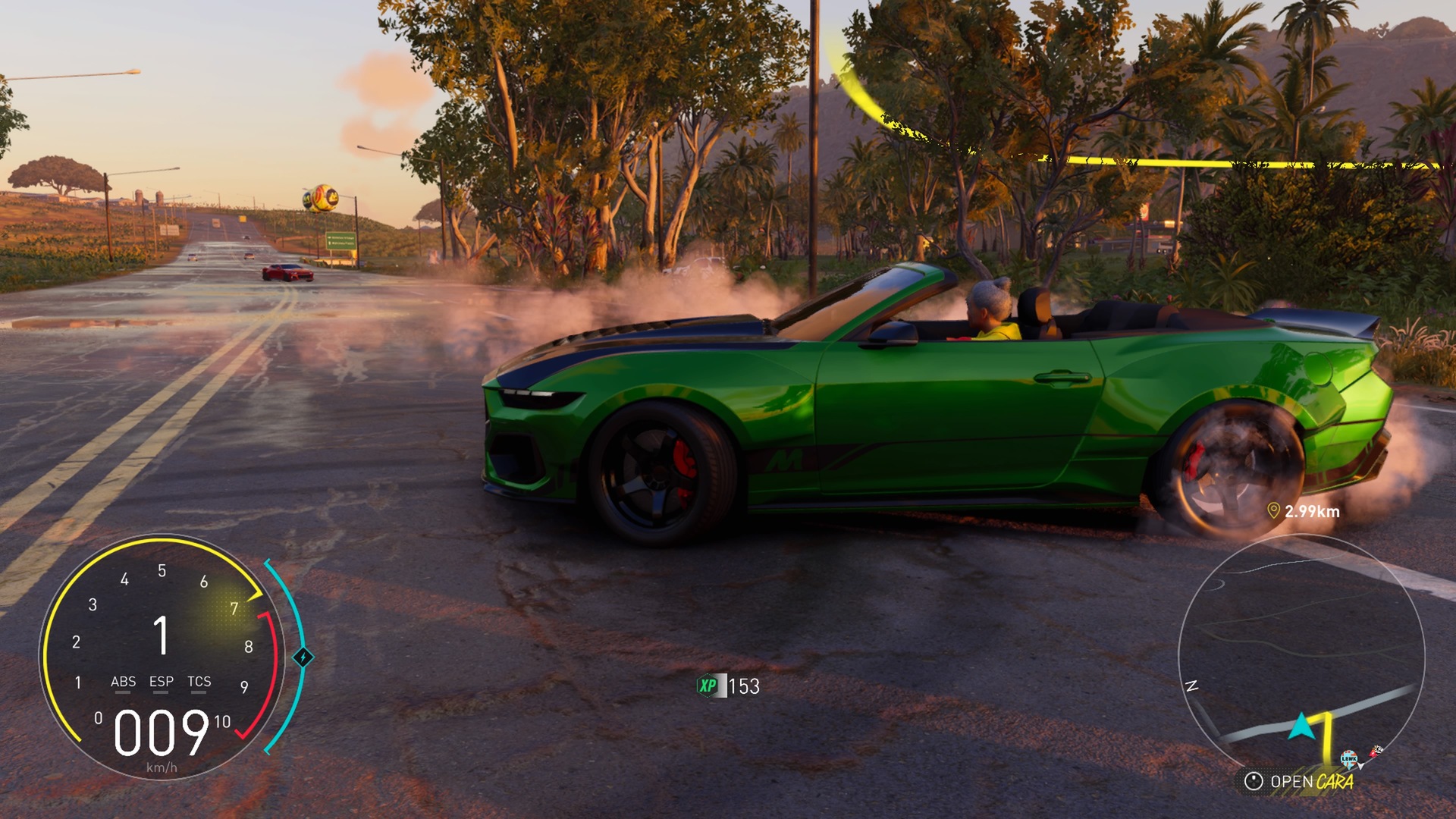Click the waypoint pin distance indicator
The image size is (1456, 819).
click(x=1304, y=511)
